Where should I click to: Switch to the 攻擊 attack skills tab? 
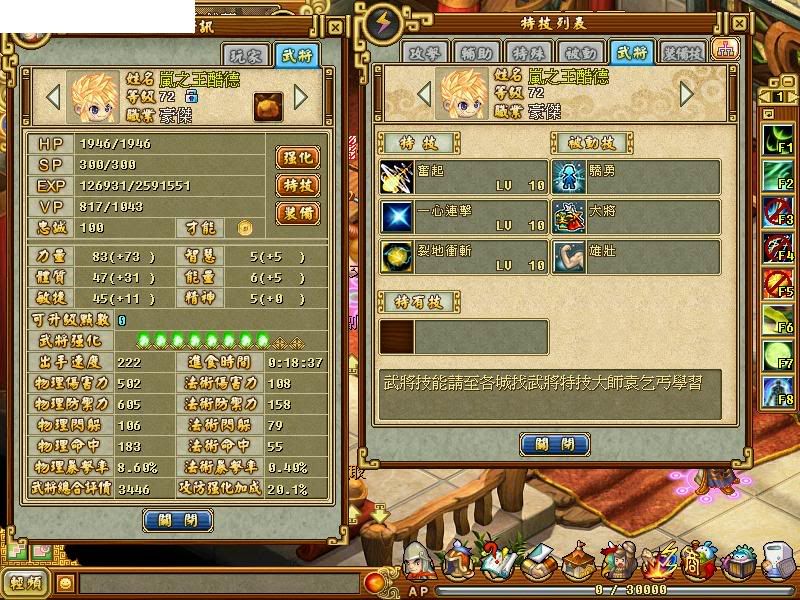tap(424, 52)
